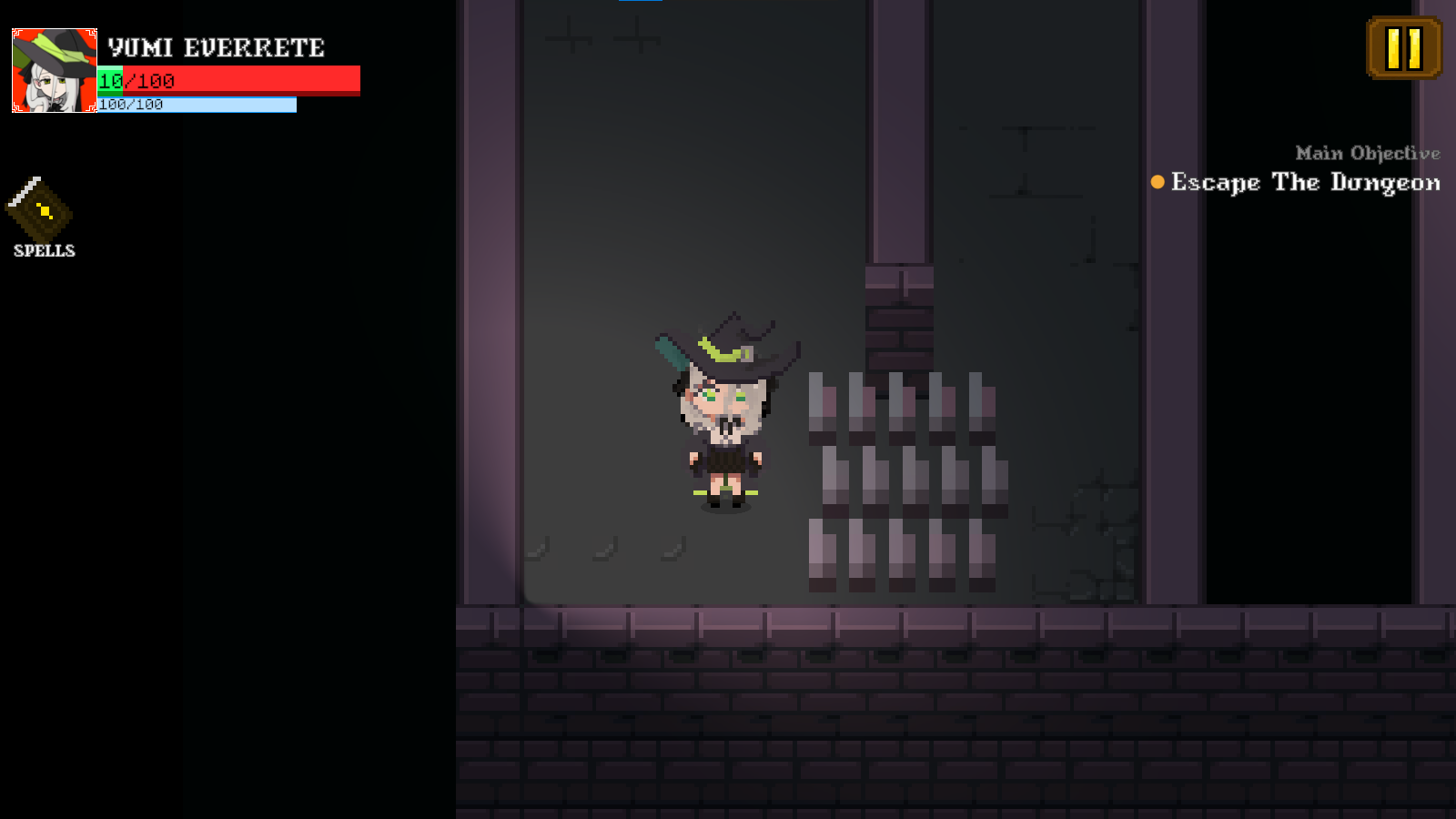The width and height of the screenshot is (1456, 819).
Task: Click the yellow pause bars on the wooden plaque
Action: coord(1403,50)
